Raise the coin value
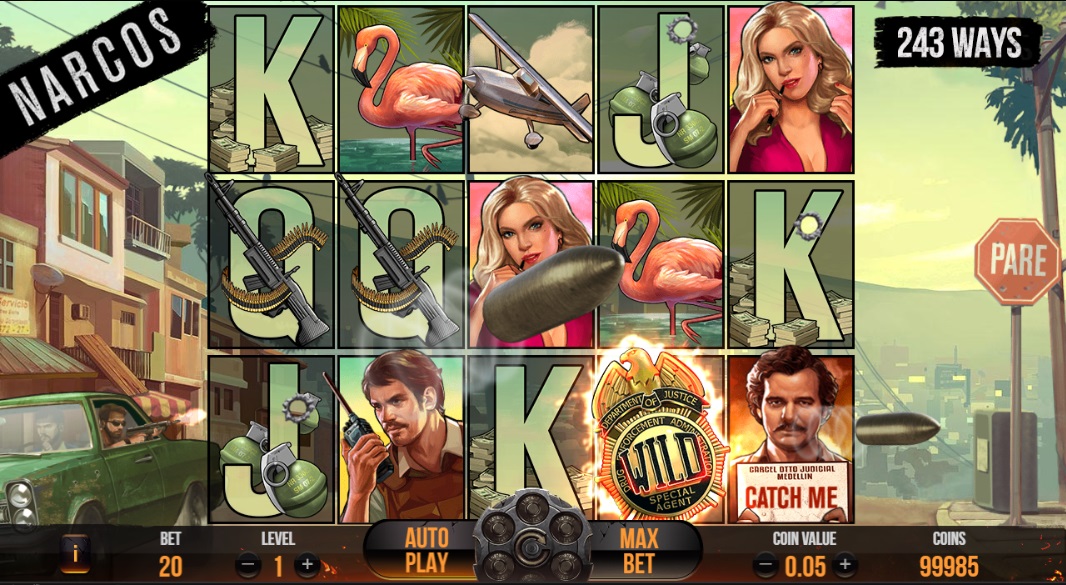This screenshot has height=585, width=1066. coord(845,566)
